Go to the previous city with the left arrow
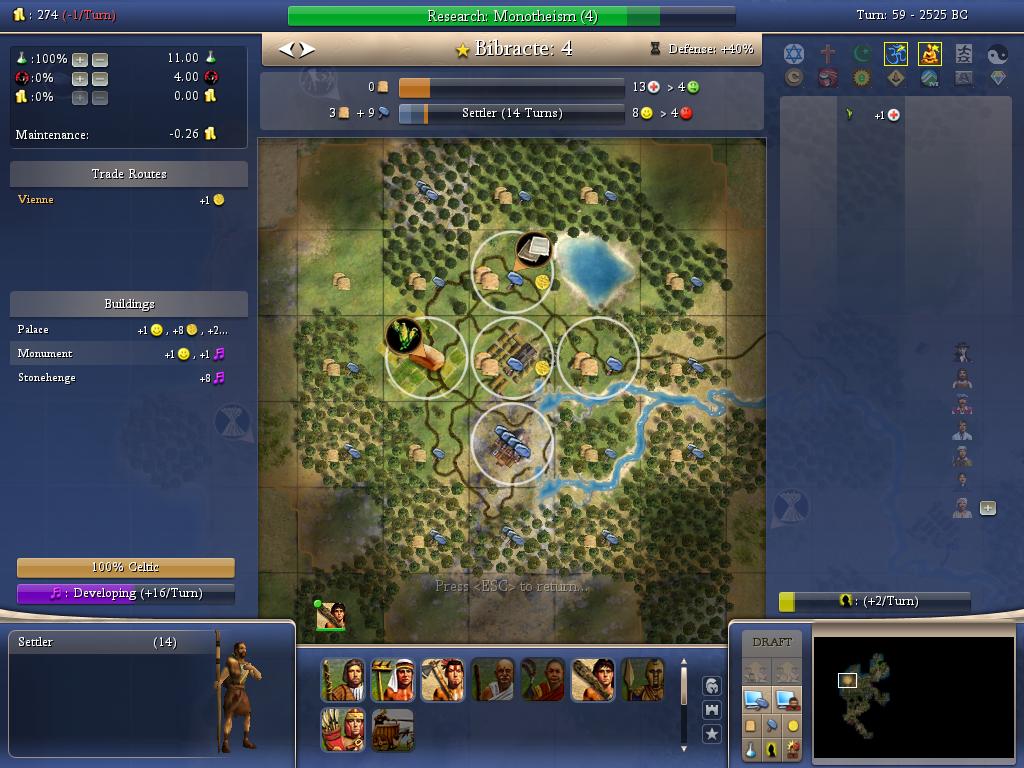 285,49
